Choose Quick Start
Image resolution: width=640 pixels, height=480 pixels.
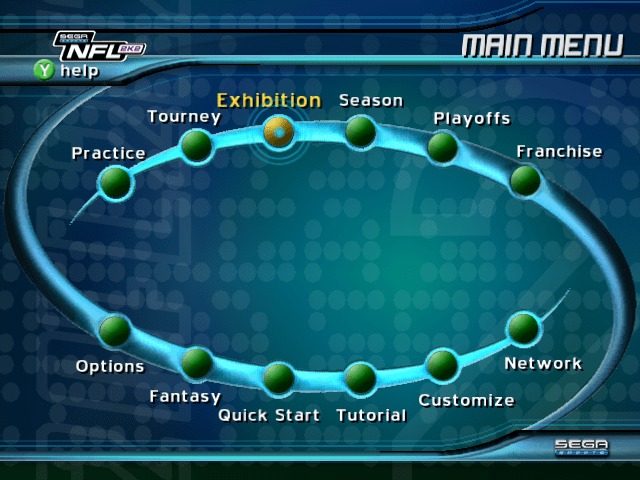(x=278, y=378)
